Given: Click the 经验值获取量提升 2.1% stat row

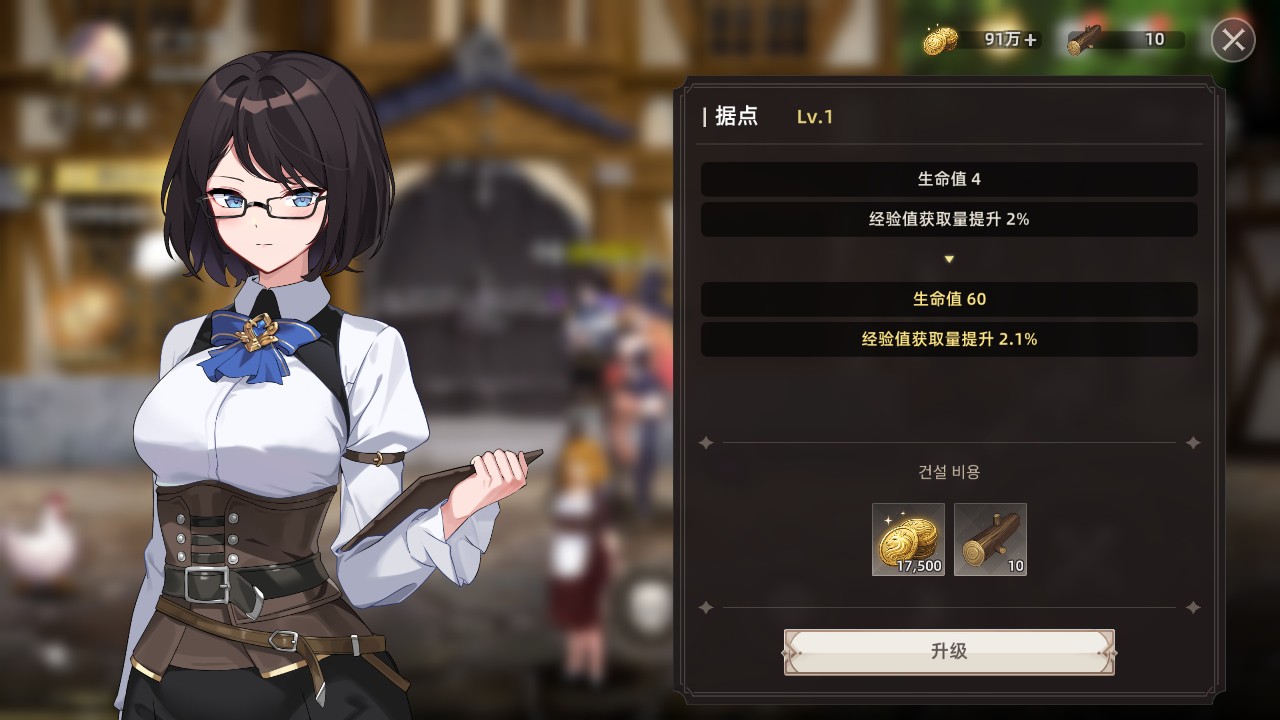Looking at the screenshot, I should tap(948, 339).
